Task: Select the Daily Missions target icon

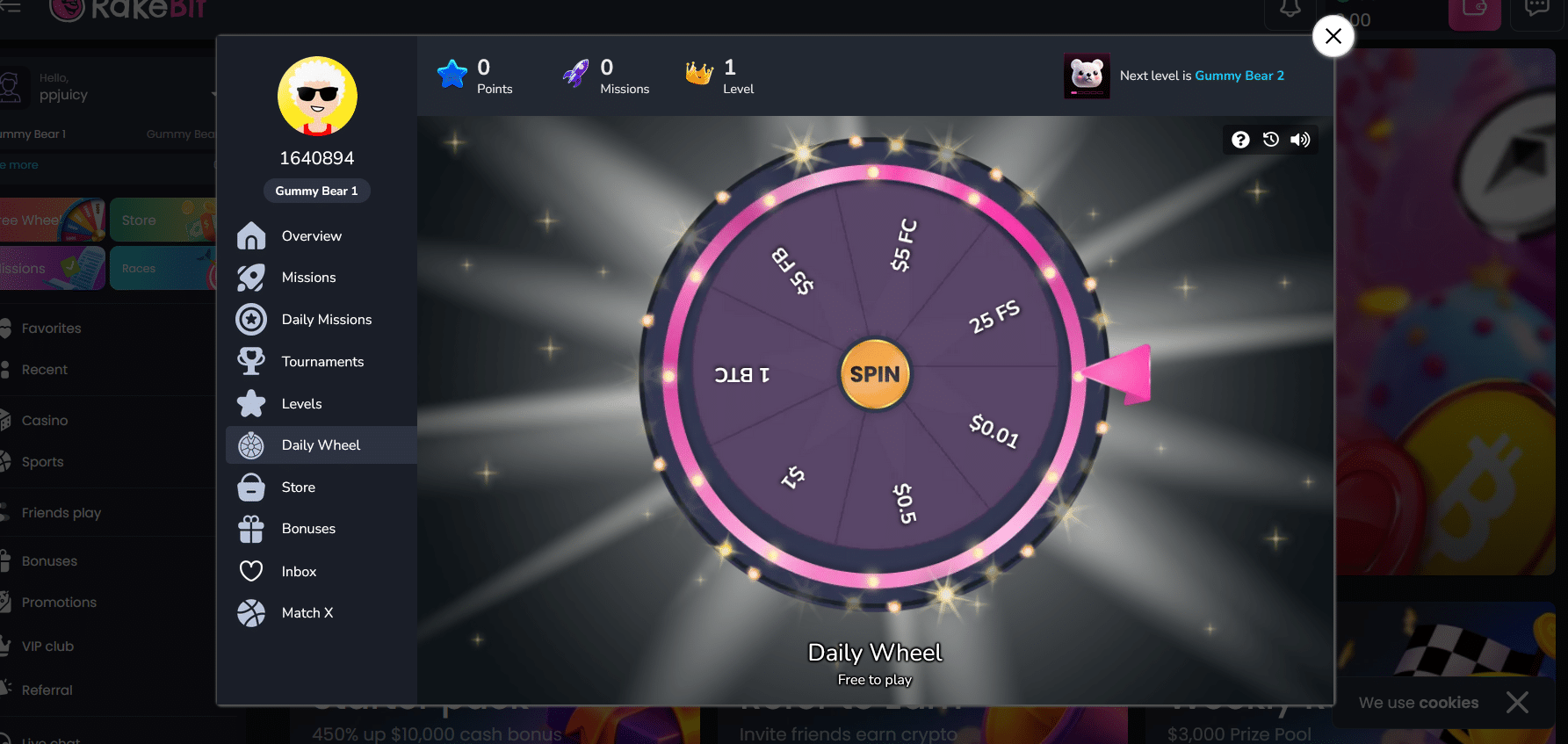Action: click(x=251, y=319)
